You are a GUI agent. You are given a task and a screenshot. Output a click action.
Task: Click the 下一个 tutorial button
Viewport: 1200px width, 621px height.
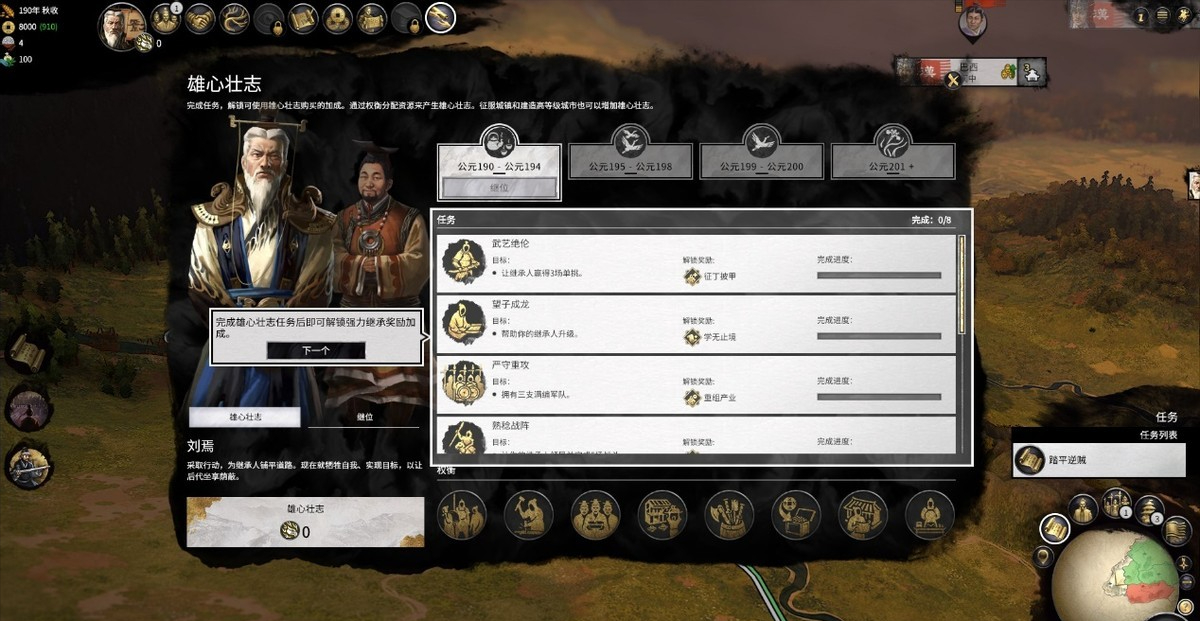[316, 351]
